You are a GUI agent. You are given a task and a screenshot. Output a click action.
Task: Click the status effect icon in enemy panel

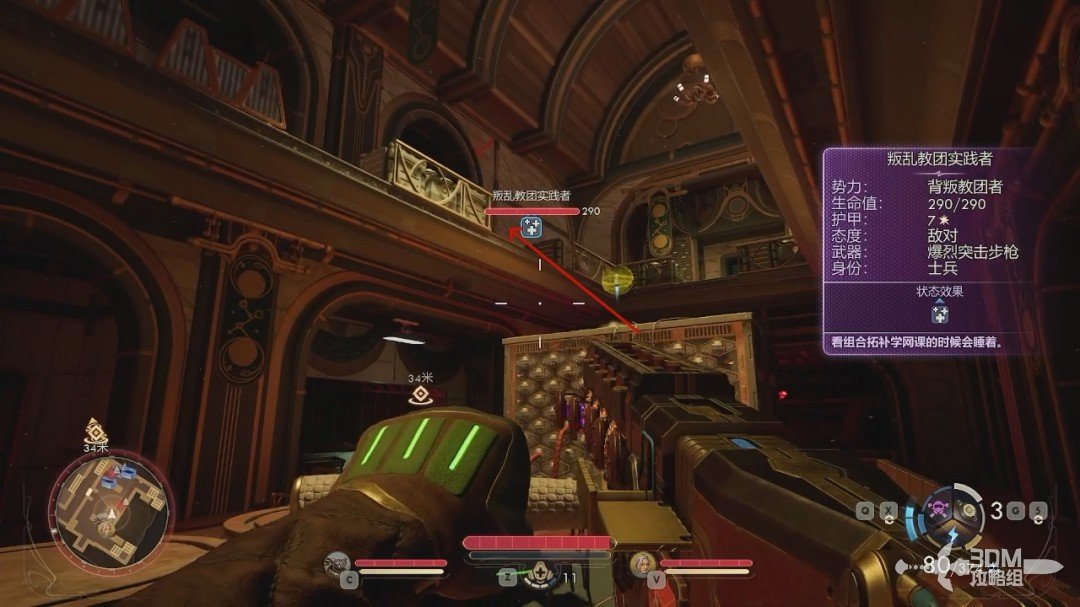click(x=939, y=315)
